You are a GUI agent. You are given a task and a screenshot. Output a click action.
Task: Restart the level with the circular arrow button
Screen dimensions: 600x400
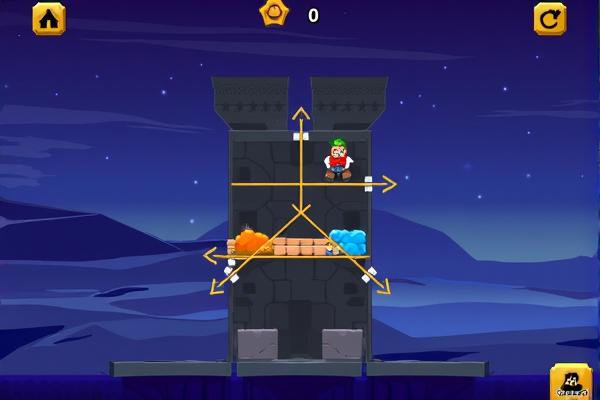click(549, 17)
